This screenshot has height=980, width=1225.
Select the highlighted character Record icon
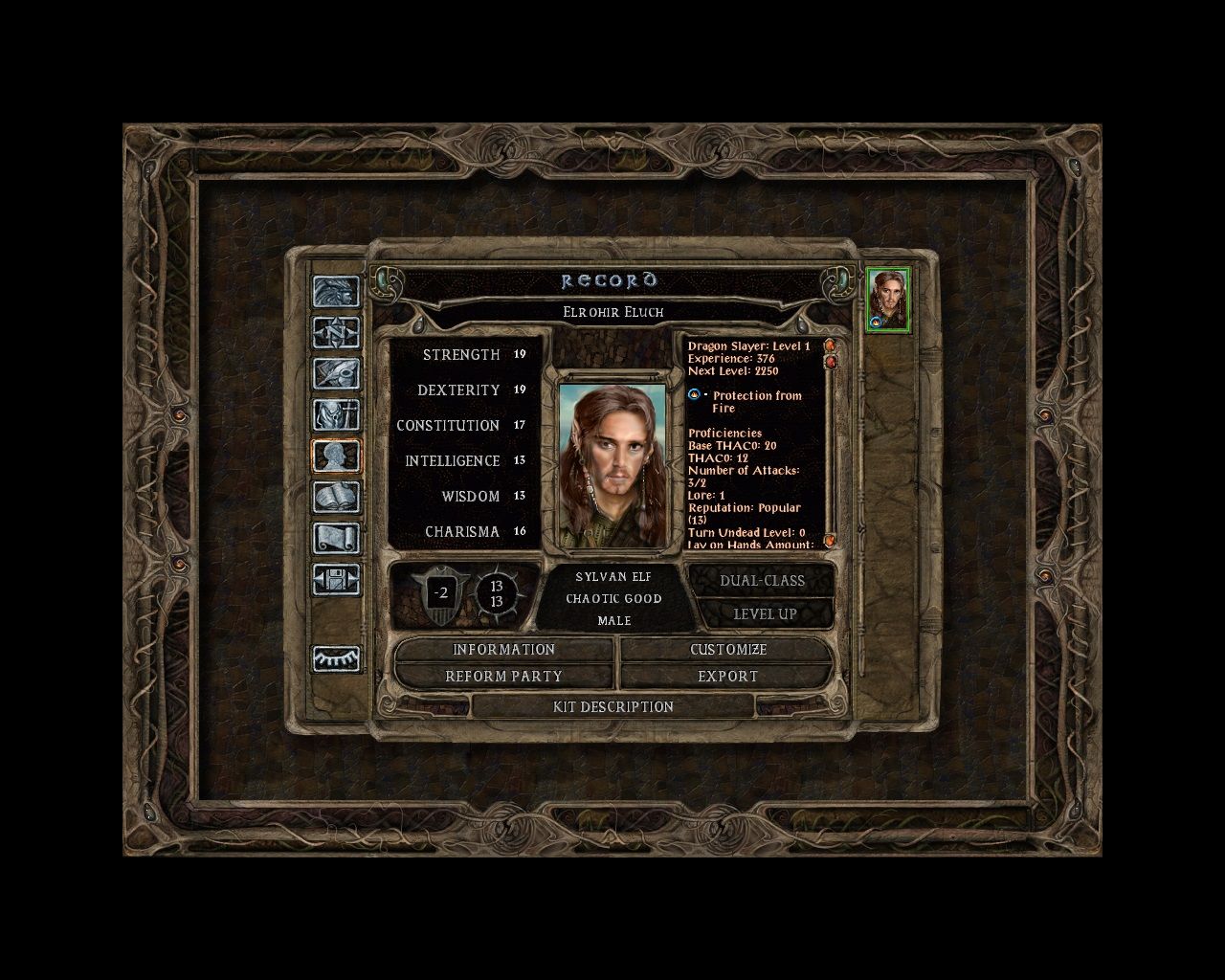point(337,457)
